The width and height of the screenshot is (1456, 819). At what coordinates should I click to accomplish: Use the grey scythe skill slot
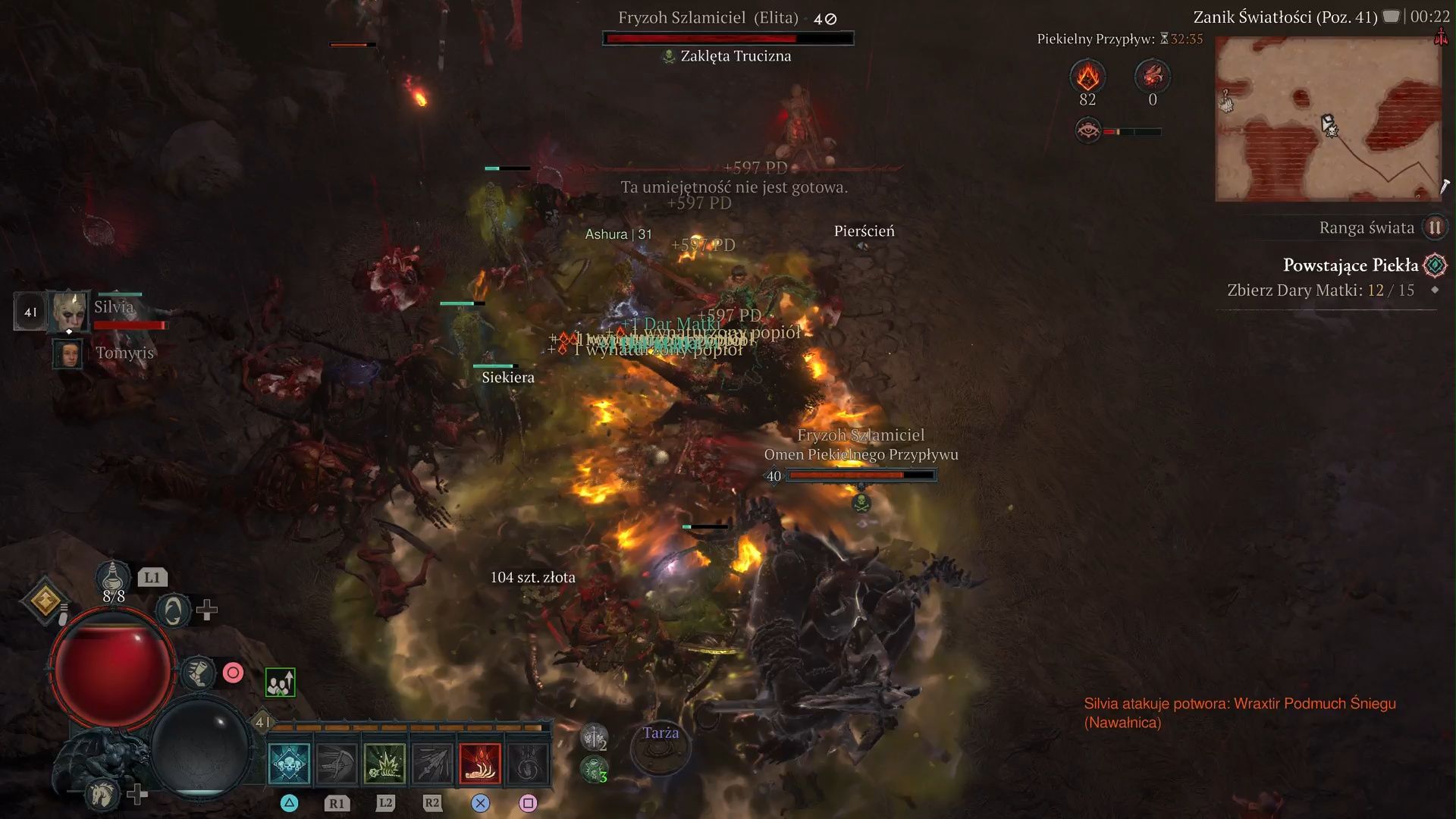[337, 763]
